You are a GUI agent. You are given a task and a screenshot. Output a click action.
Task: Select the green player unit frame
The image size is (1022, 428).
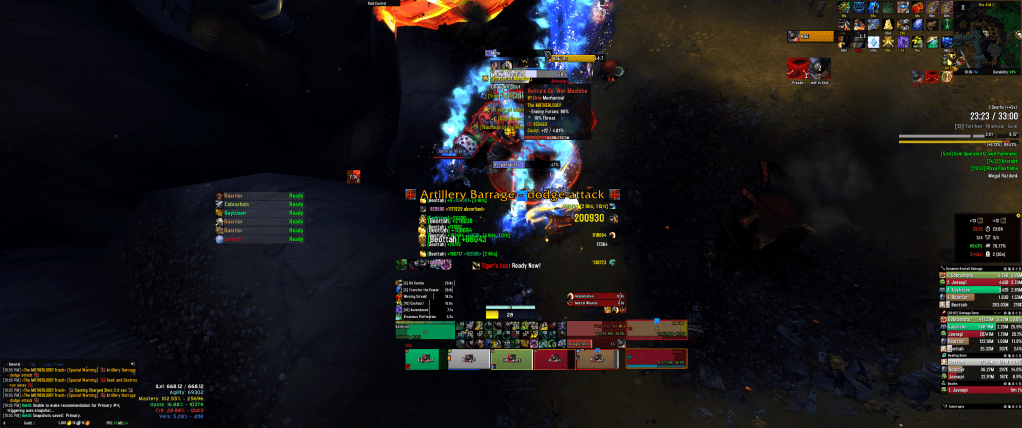(x=423, y=328)
